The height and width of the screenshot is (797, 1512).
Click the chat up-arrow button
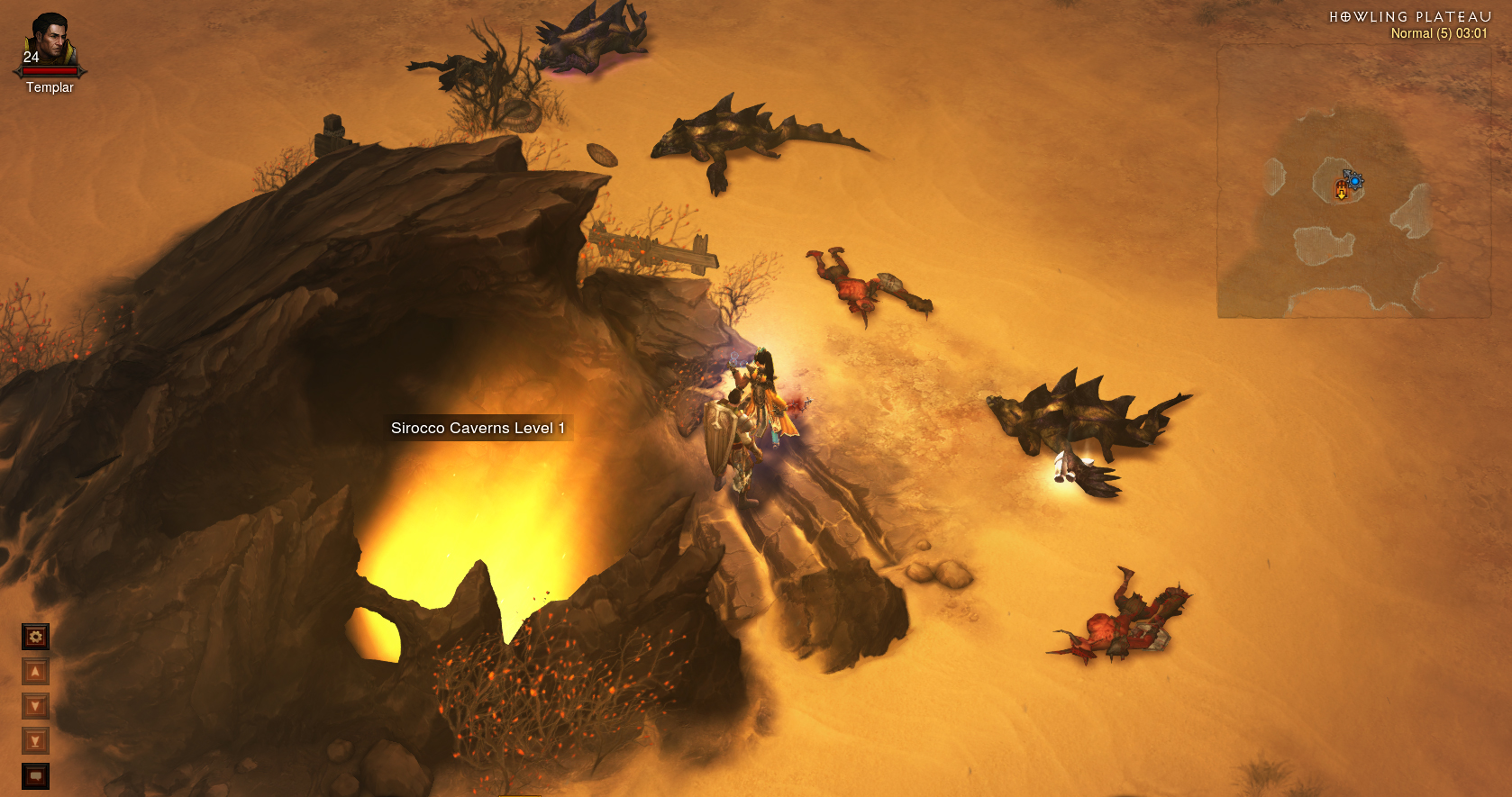click(35, 672)
